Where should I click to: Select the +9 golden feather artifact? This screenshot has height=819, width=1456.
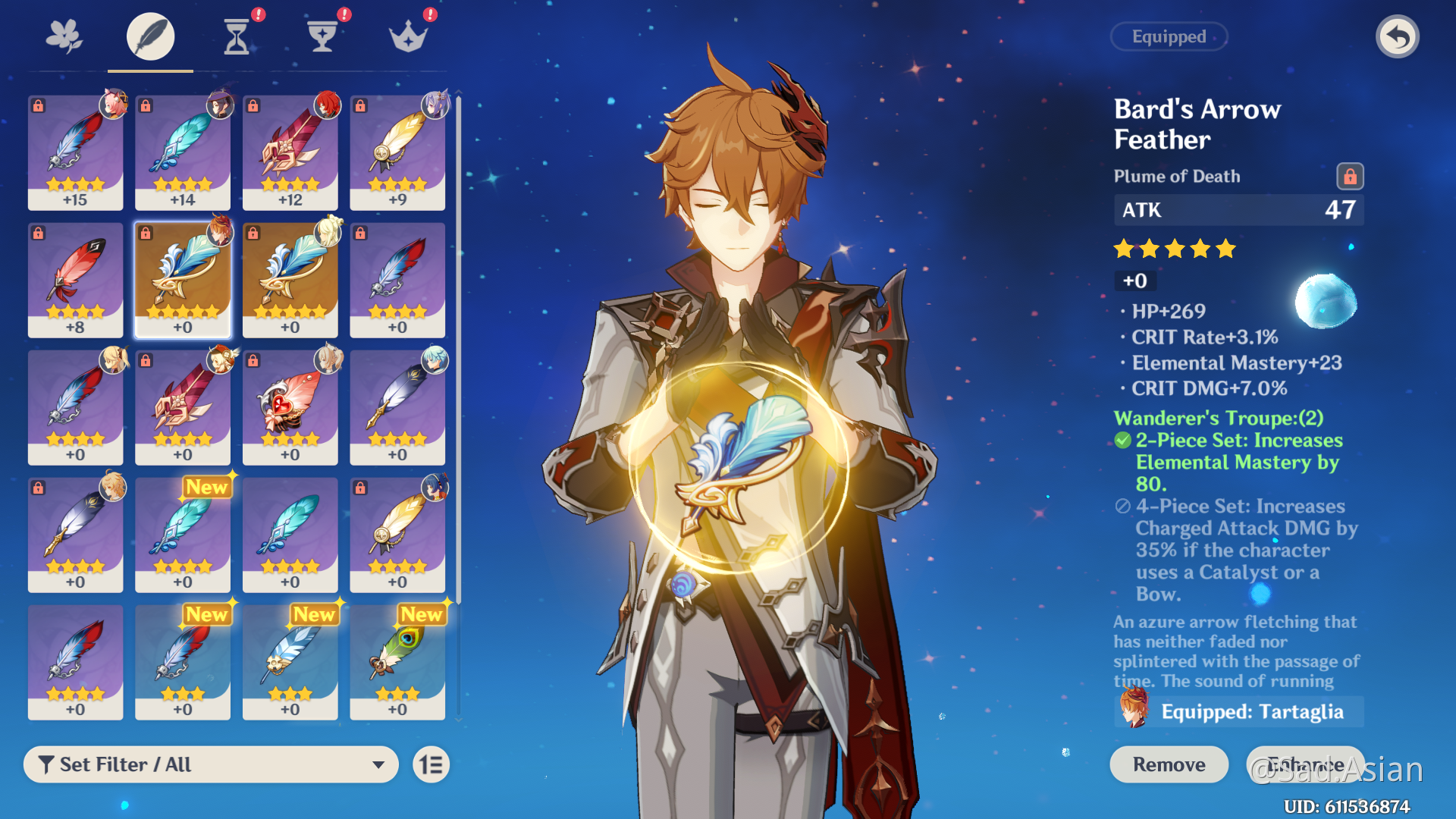(x=397, y=152)
